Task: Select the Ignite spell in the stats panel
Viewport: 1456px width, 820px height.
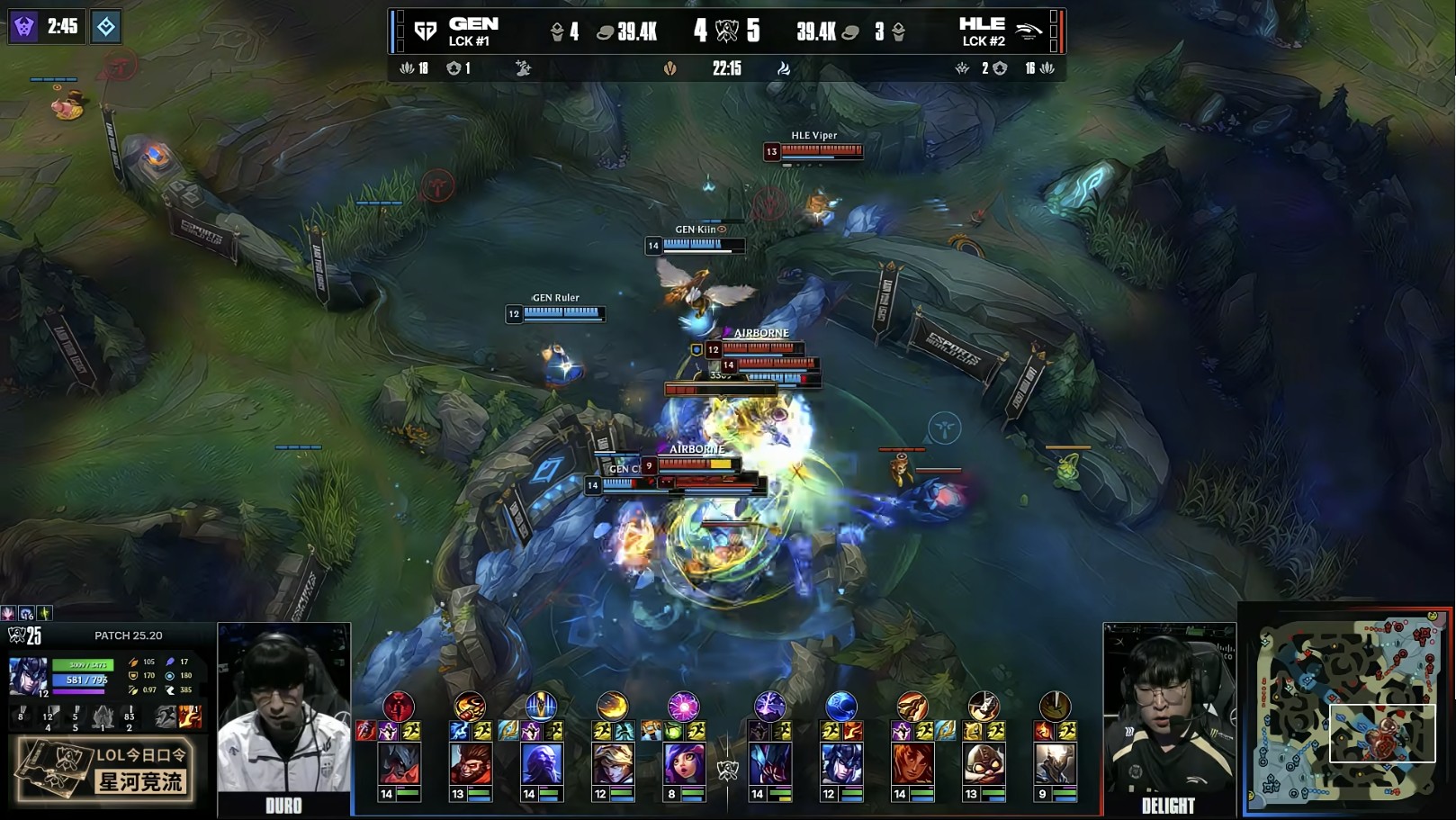Action: (x=190, y=716)
